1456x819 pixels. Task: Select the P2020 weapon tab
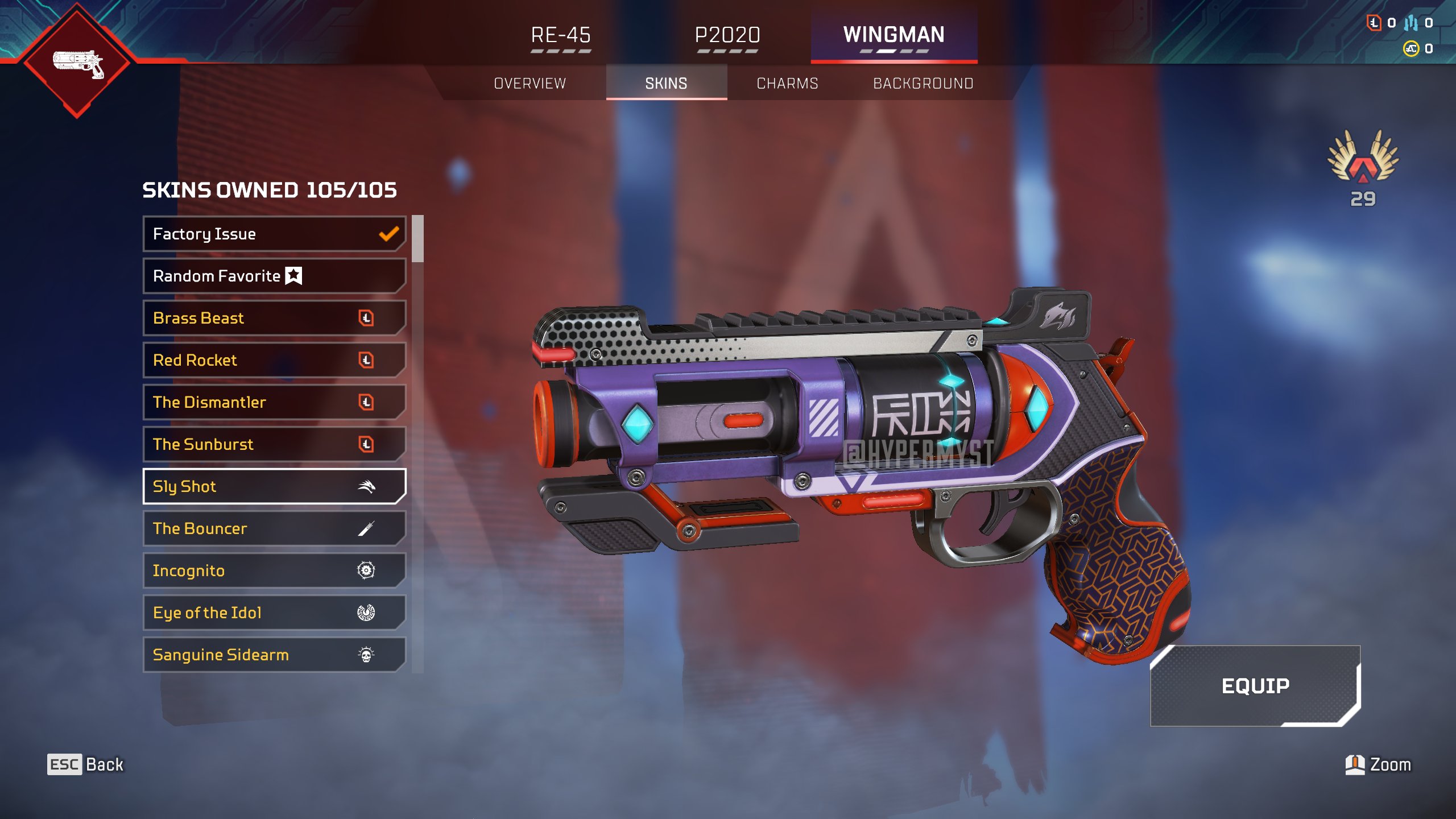coord(727,35)
